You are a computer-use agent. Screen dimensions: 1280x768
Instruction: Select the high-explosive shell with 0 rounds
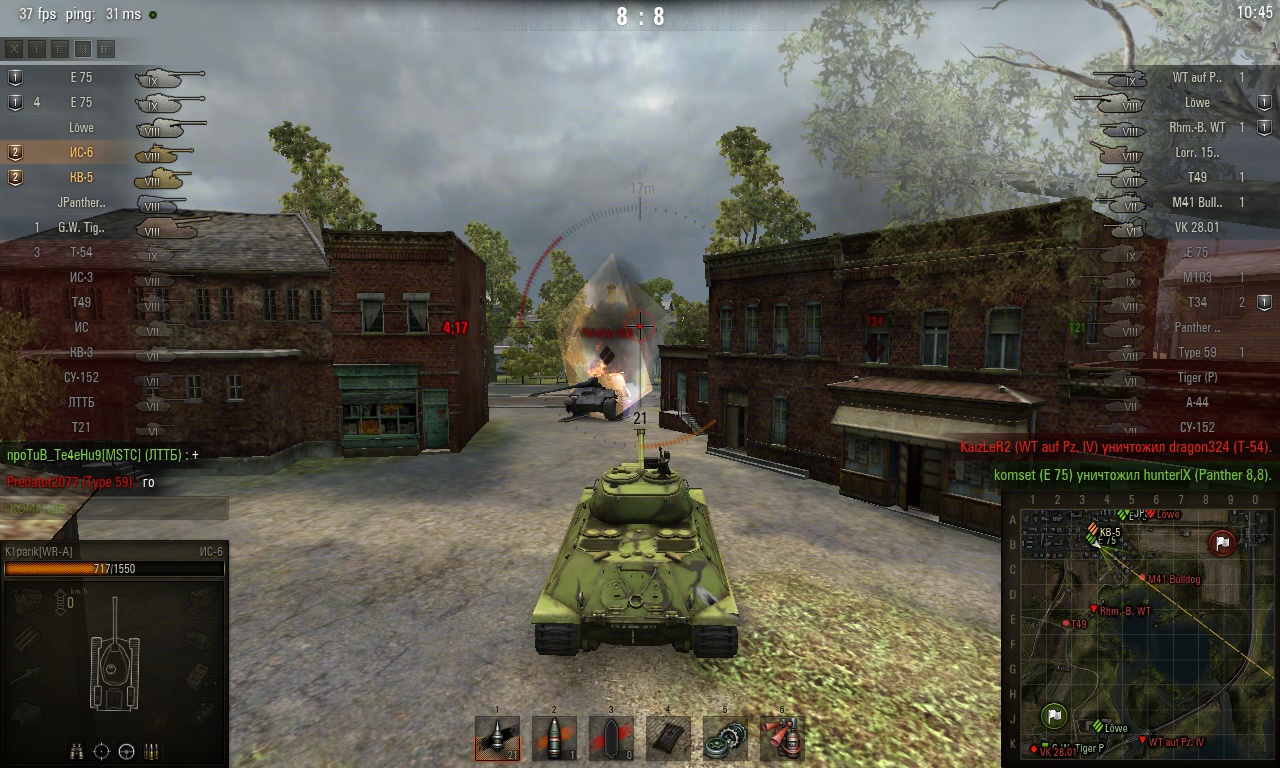point(611,739)
